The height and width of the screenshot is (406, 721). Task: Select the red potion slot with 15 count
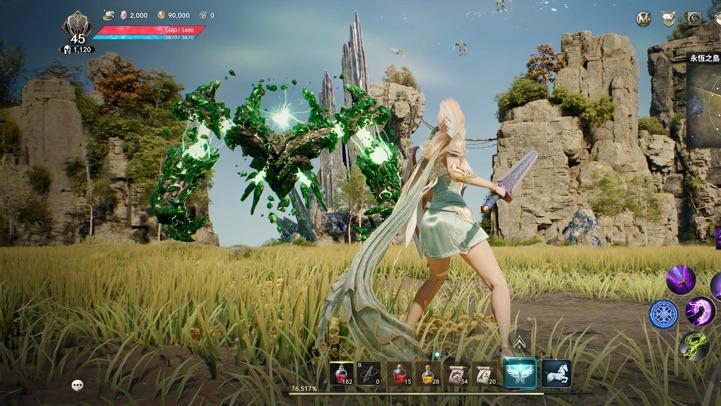[400, 373]
